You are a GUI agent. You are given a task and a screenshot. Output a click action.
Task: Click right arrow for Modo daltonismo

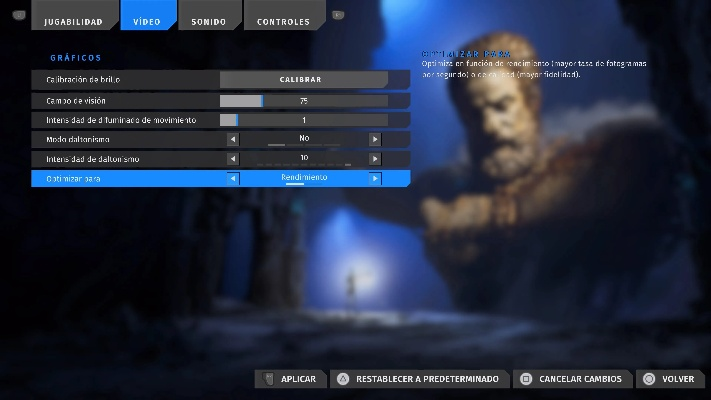point(375,139)
